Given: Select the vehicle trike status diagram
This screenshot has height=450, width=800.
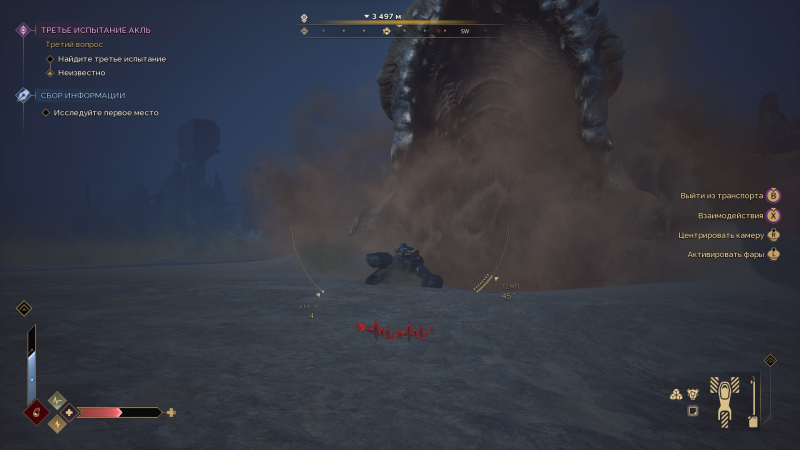Looking at the screenshot, I should point(722,403).
